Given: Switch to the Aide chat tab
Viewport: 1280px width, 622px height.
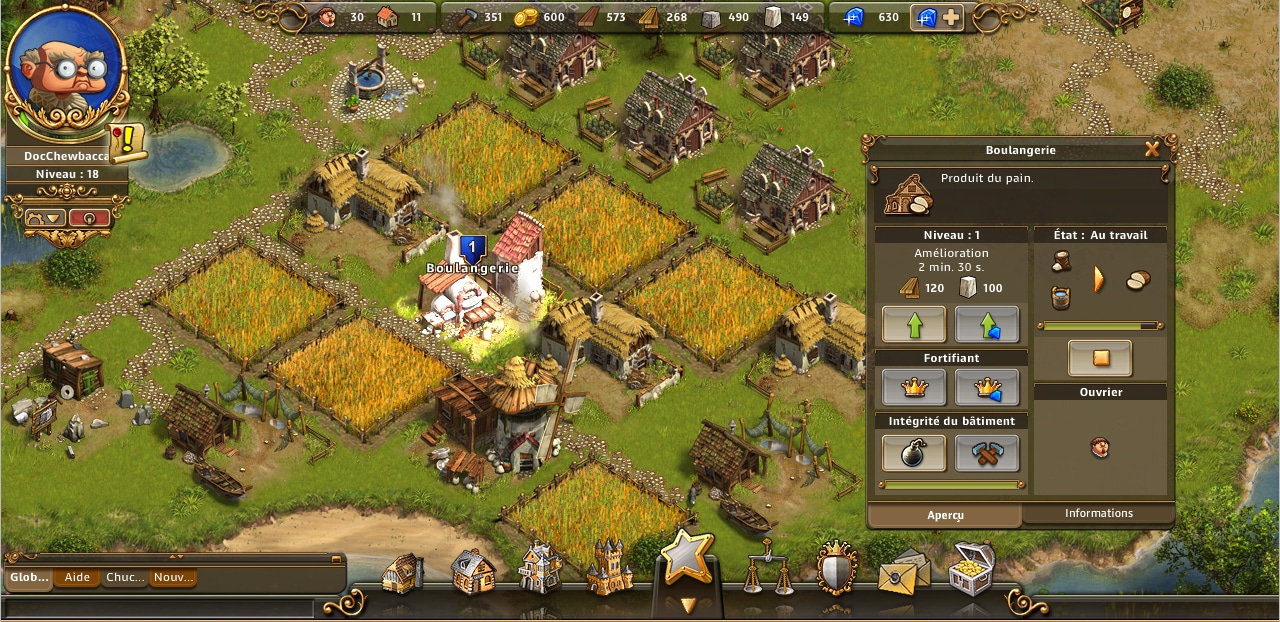Looking at the screenshot, I should [x=77, y=578].
